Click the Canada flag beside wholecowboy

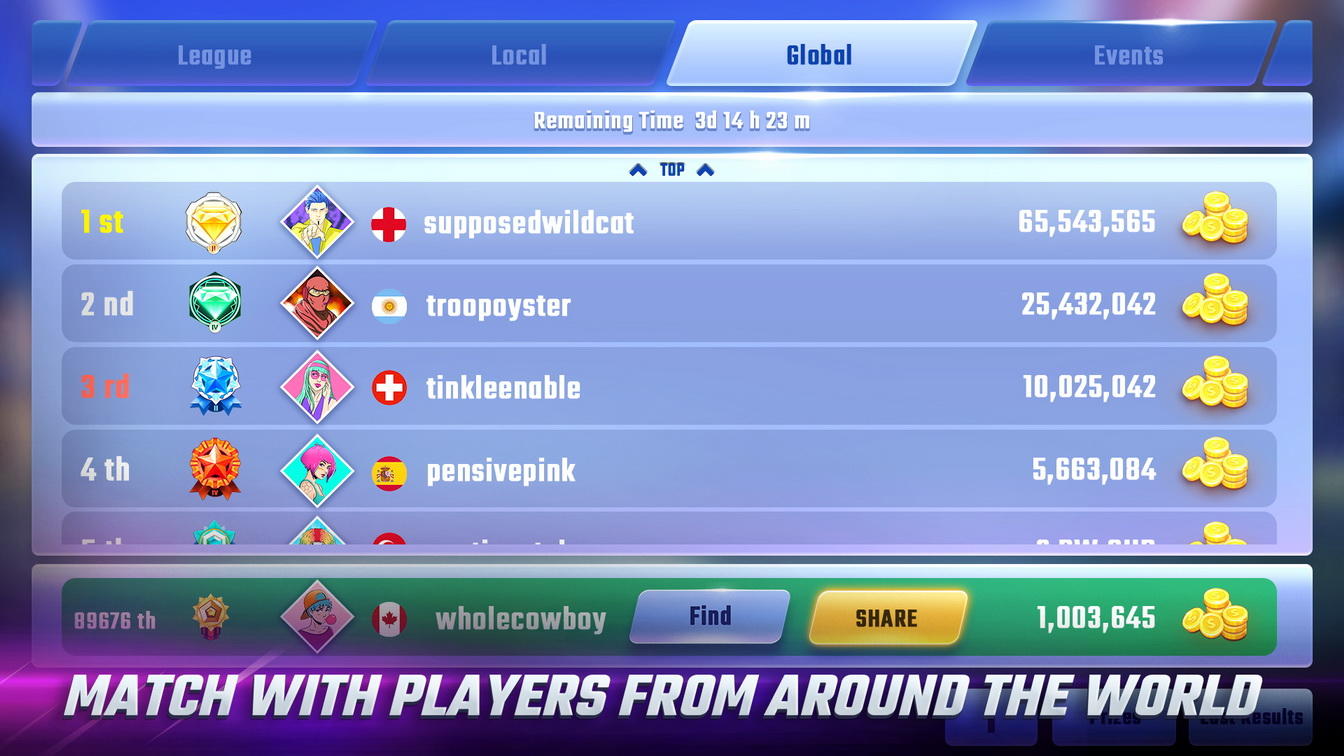[x=389, y=618]
